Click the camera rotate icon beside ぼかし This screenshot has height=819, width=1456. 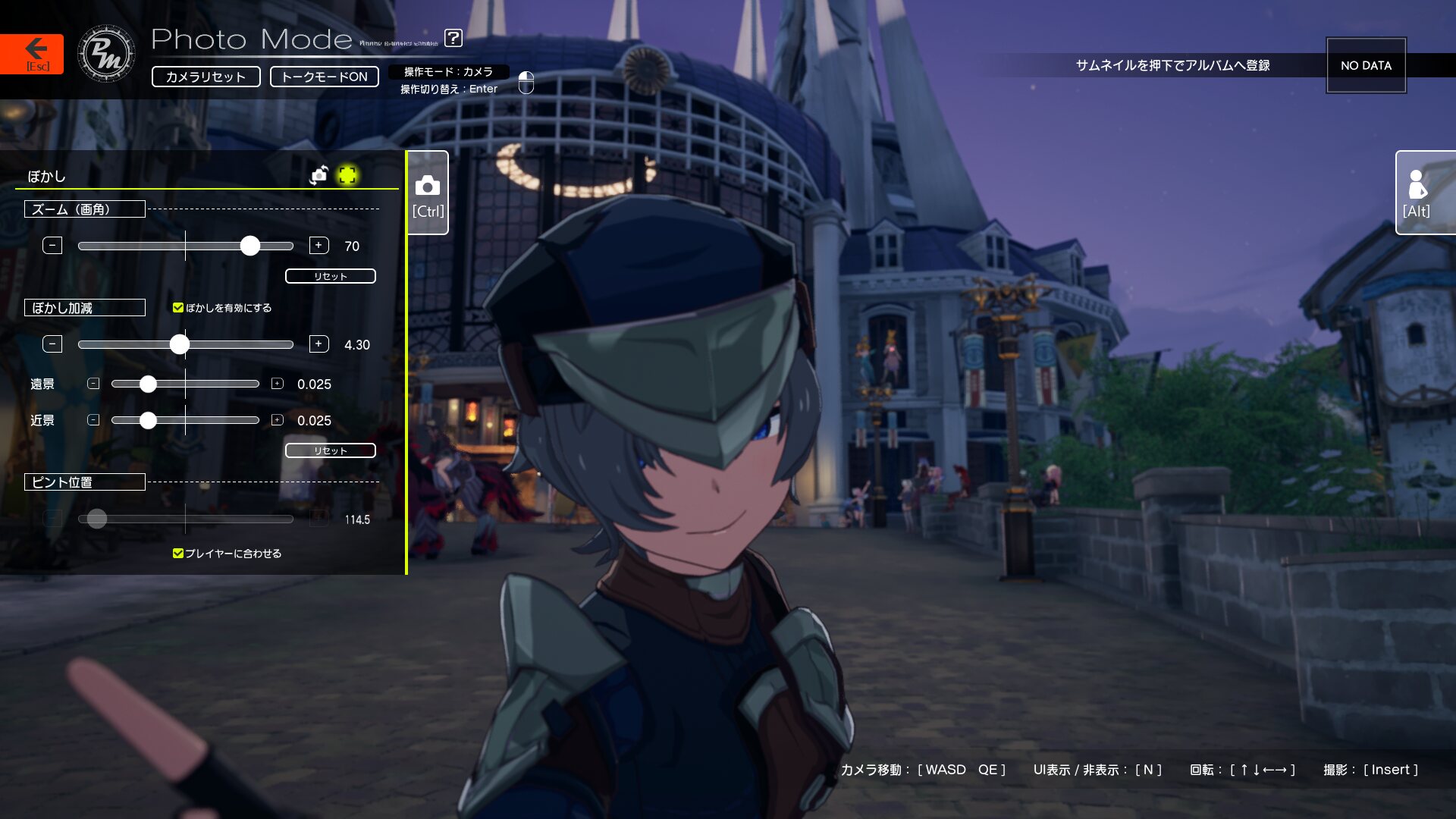tap(319, 176)
